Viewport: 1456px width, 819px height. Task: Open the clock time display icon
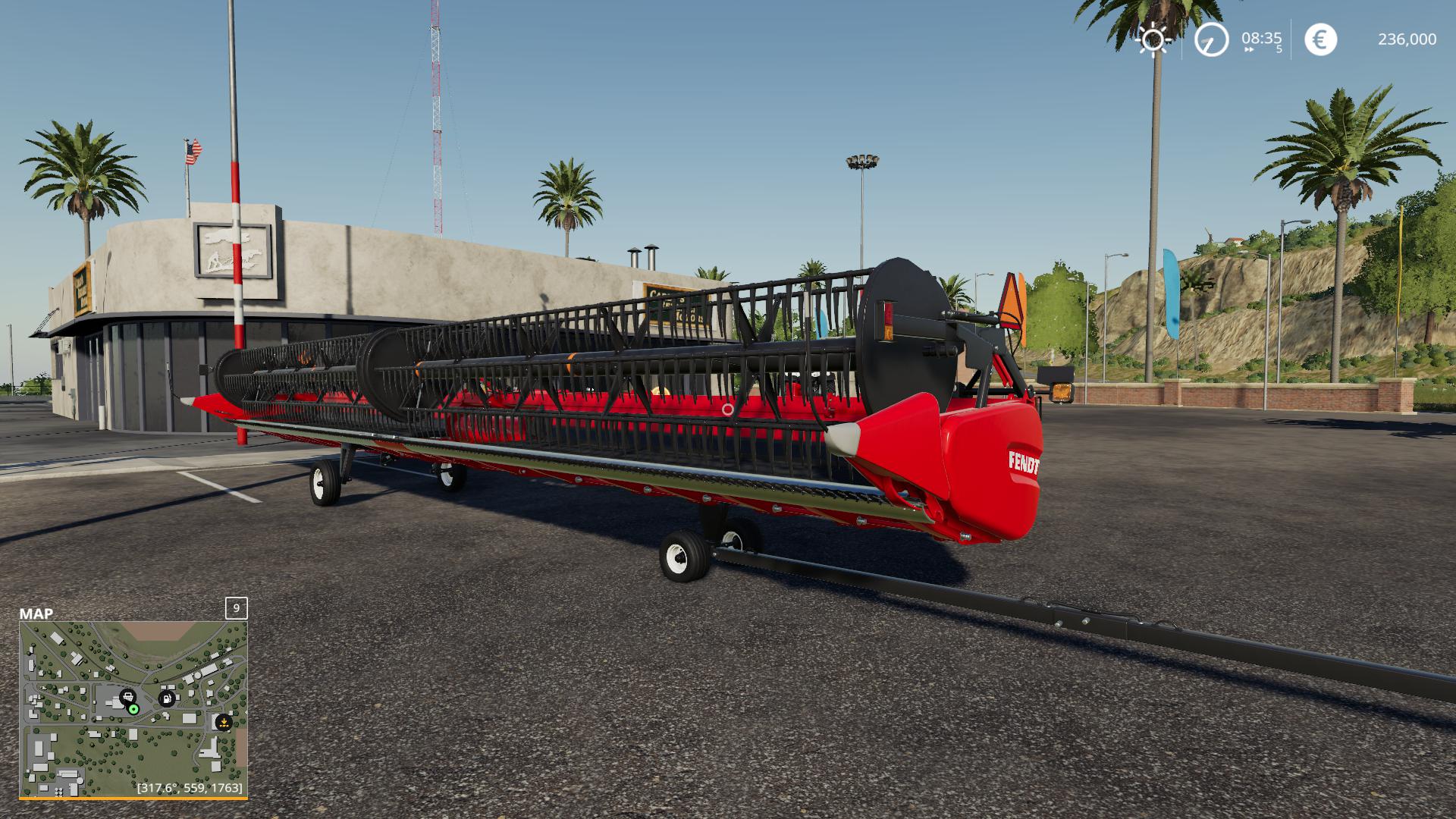point(1213,39)
